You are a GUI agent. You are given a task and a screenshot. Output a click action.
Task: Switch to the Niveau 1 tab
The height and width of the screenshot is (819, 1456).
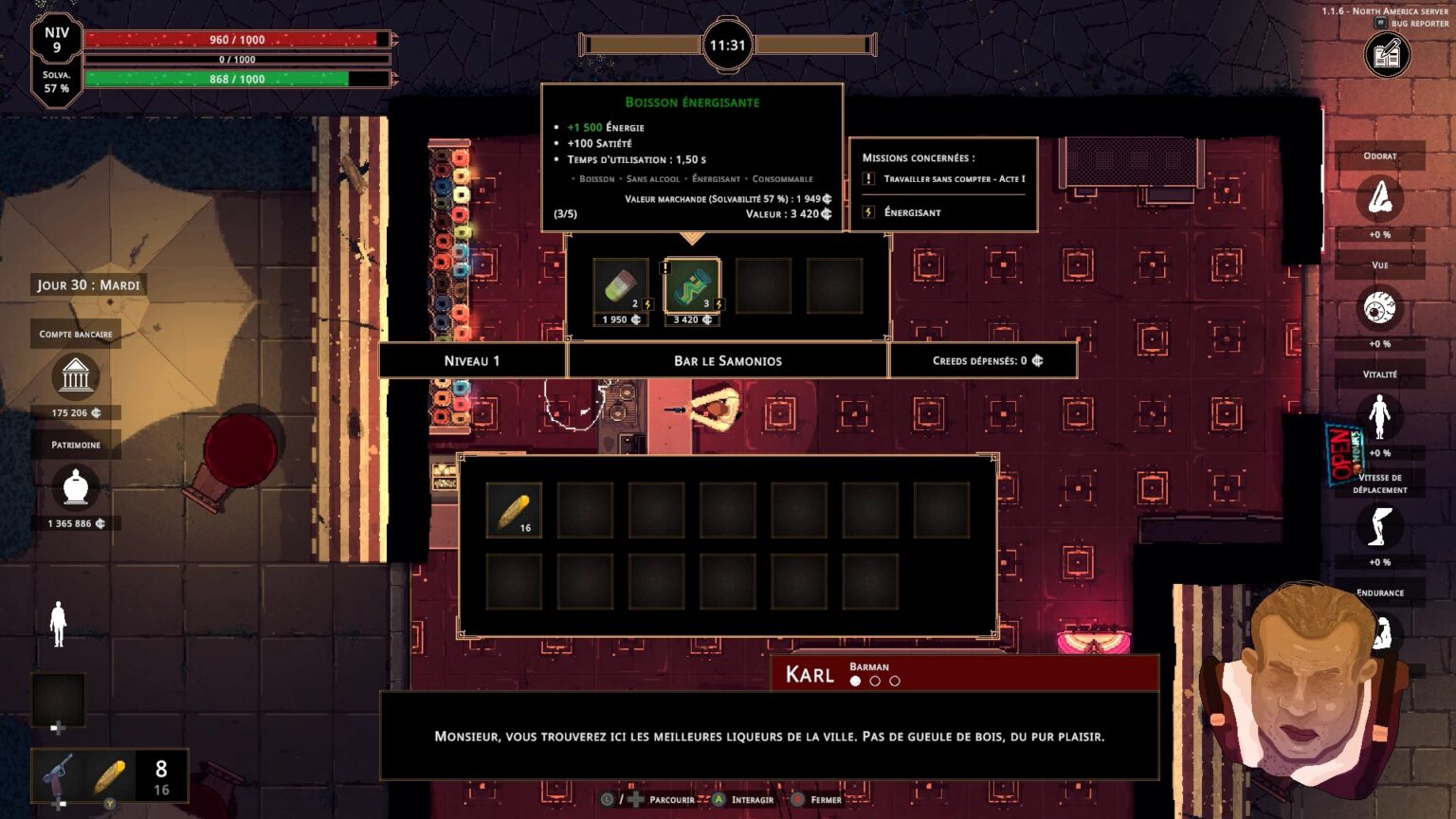tap(471, 360)
